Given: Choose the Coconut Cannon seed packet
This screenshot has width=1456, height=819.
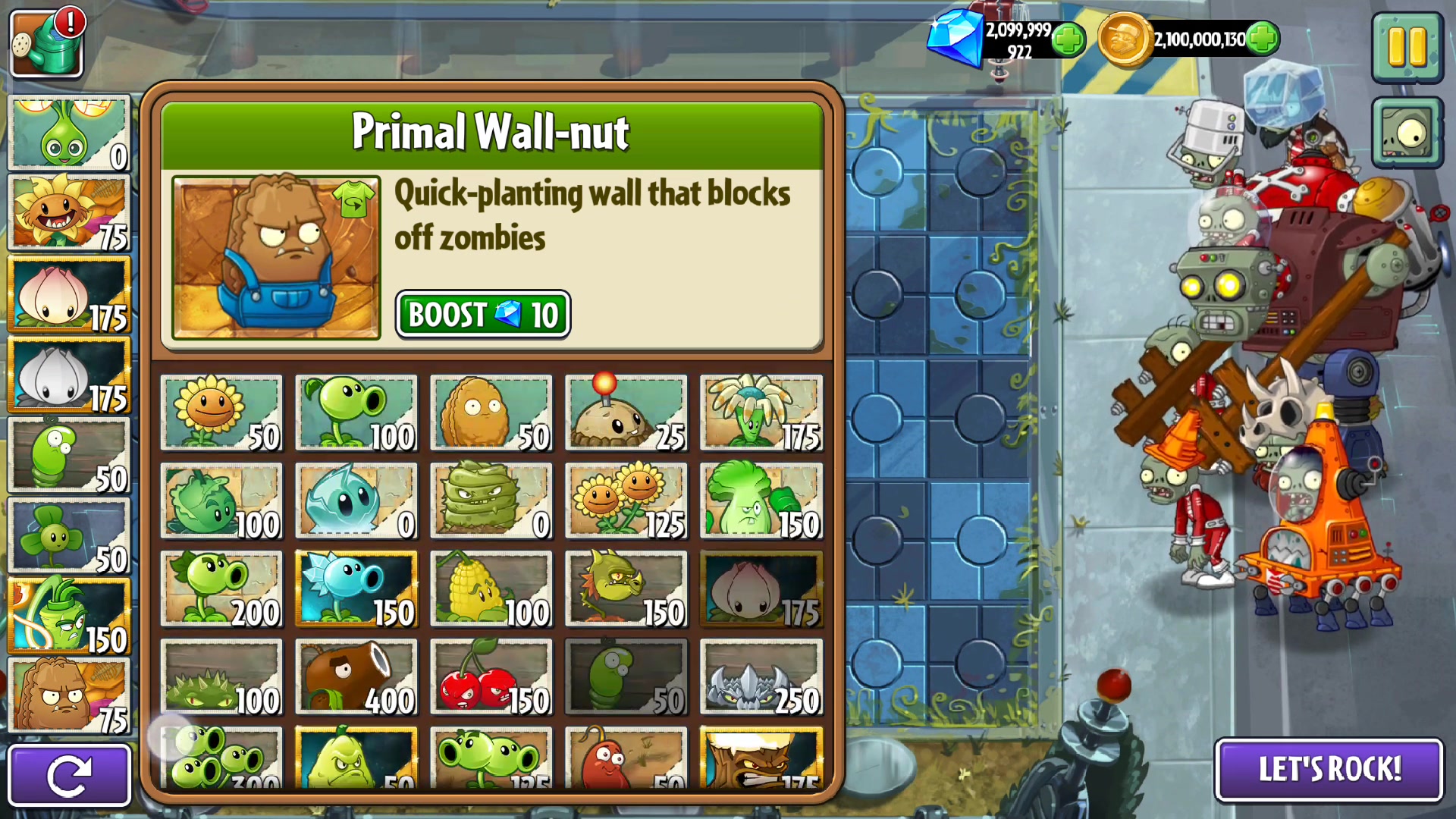Looking at the screenshot, I should click(356, 677).
